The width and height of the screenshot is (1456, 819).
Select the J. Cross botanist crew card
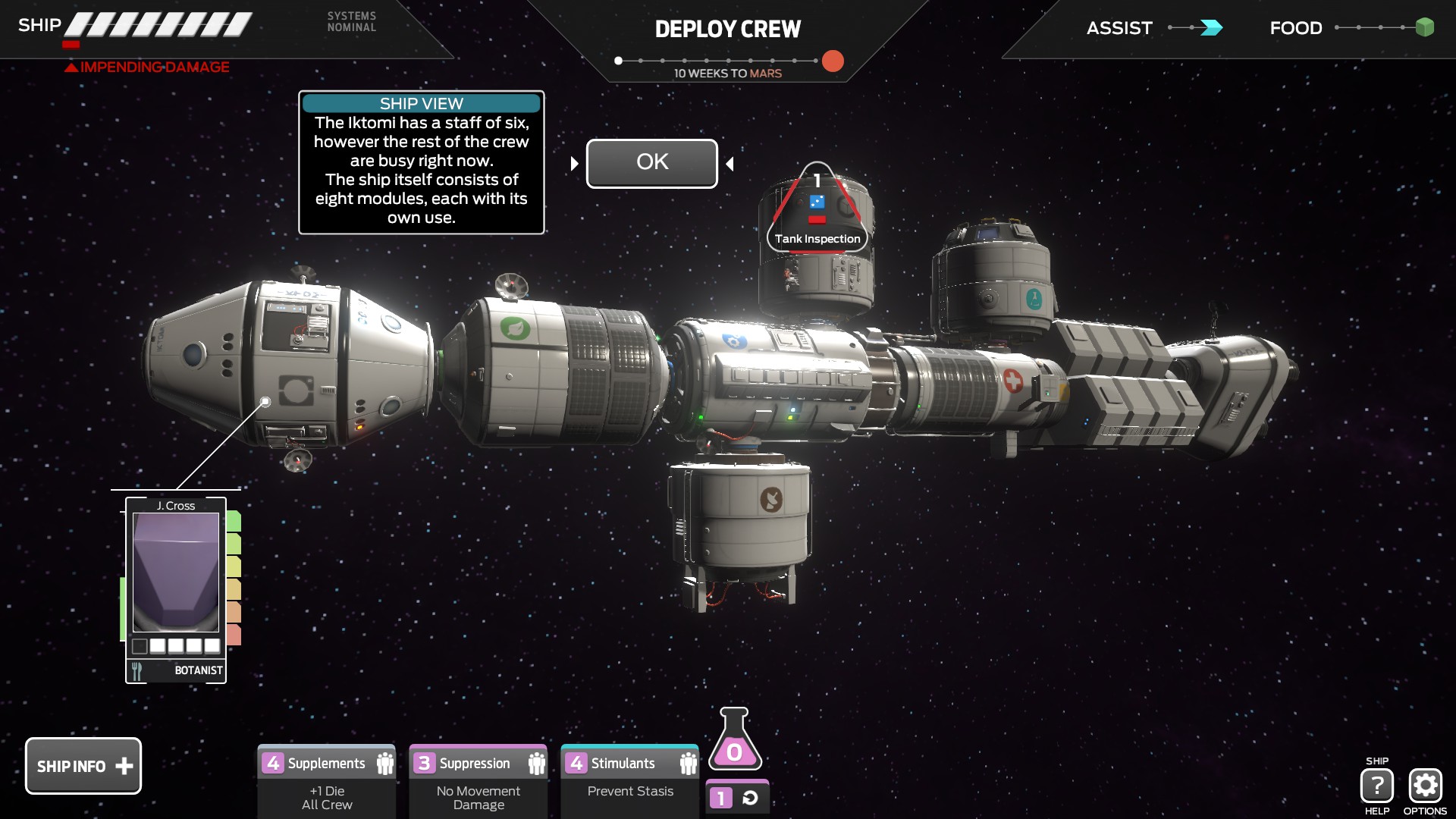click(x=176, y=588)
